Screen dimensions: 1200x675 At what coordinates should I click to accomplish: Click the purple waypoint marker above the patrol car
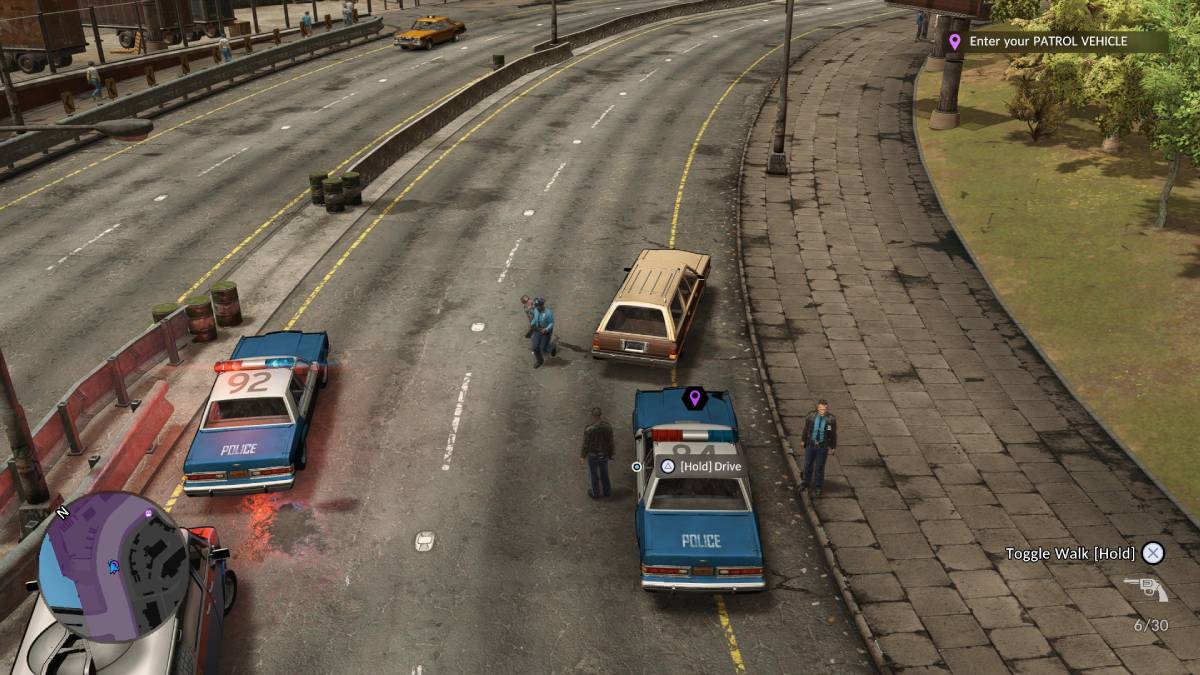694,398
